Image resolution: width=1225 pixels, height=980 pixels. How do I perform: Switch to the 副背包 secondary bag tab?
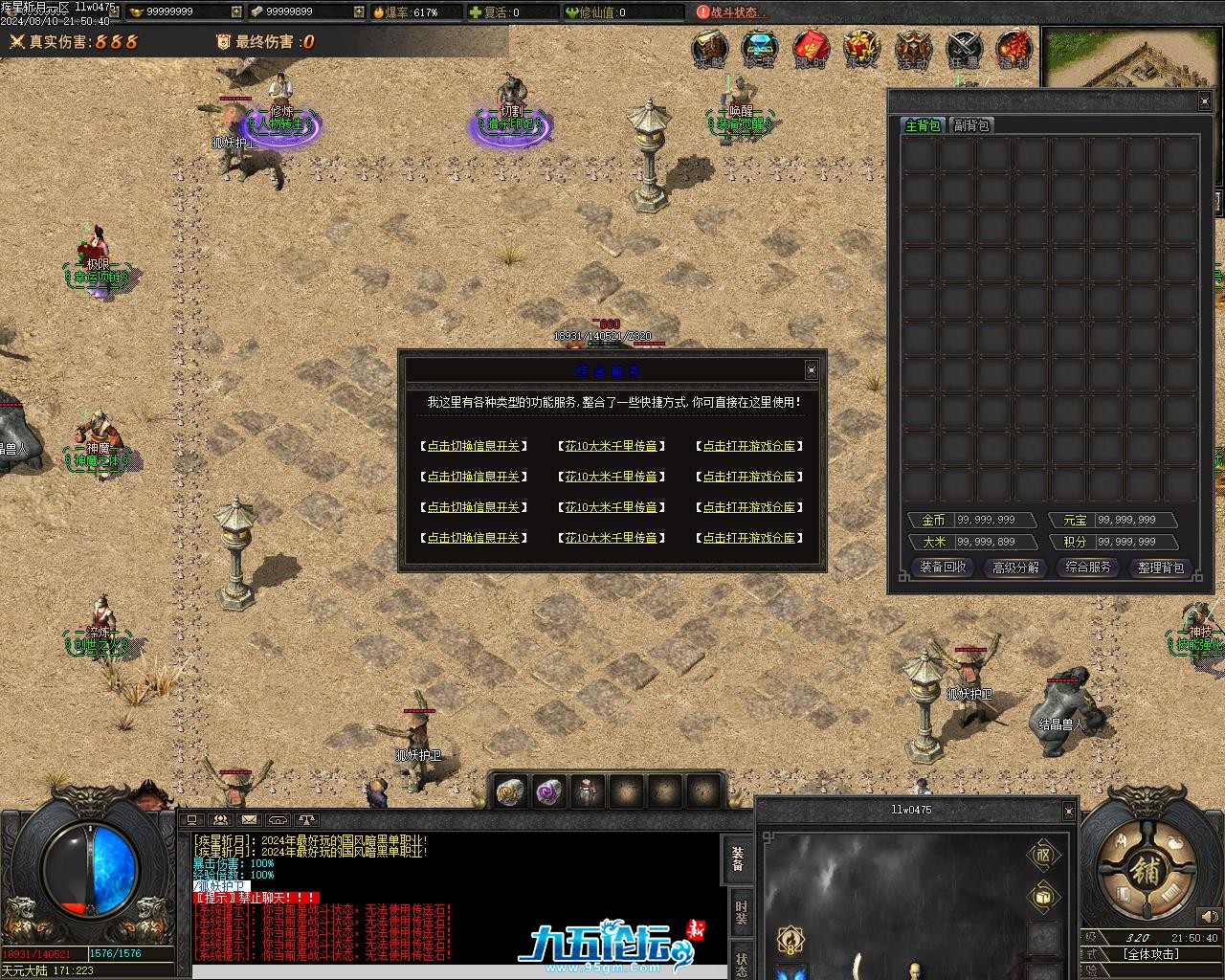pos(971,125)
